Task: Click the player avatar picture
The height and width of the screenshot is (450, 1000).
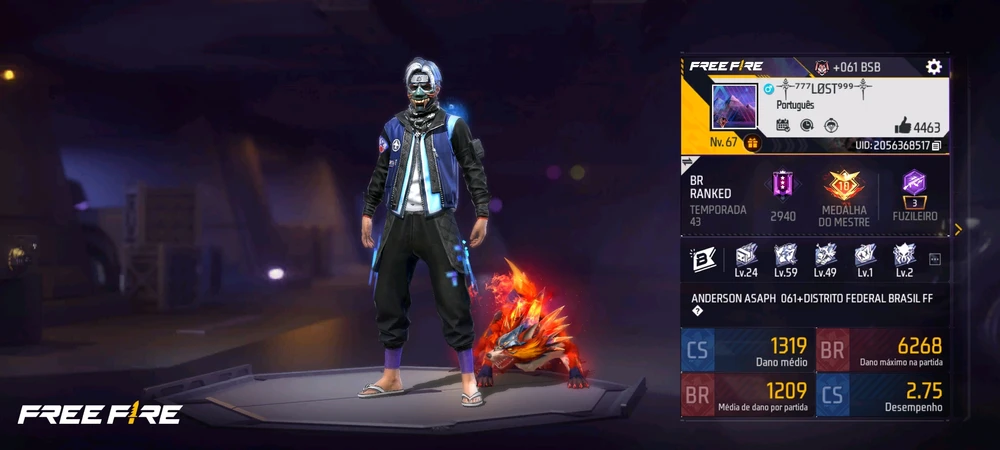Action: [734, 106]
